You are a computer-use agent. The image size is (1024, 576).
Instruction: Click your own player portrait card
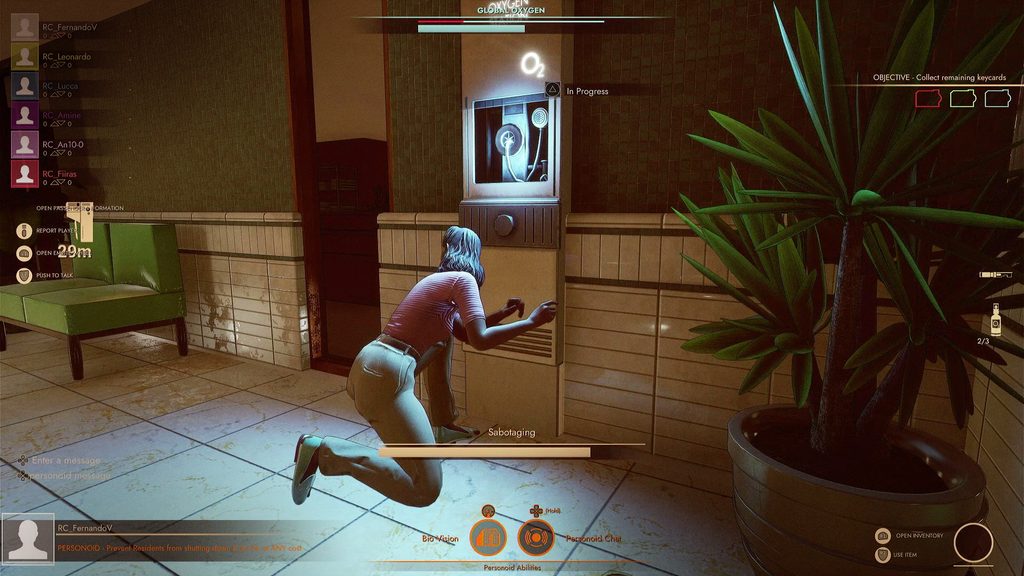[28, 541]
